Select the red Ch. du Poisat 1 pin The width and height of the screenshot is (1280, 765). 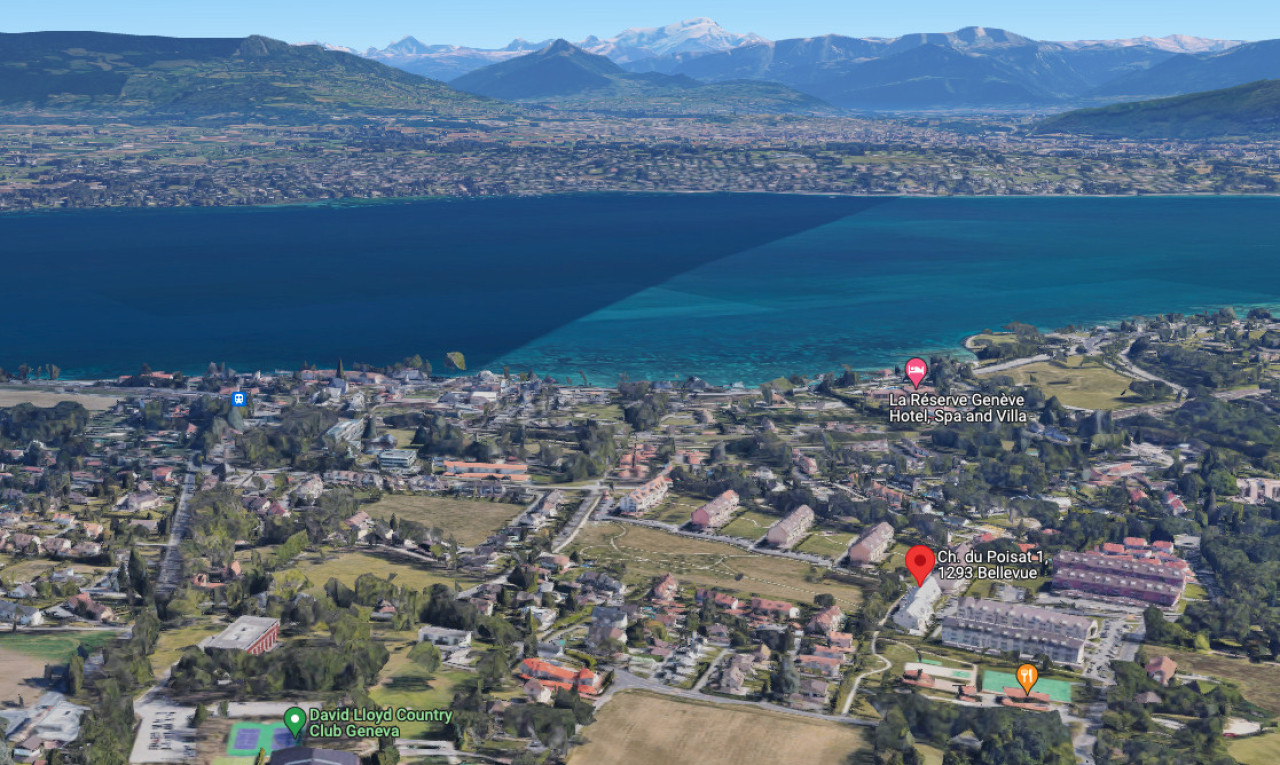[x=920, y=562]
